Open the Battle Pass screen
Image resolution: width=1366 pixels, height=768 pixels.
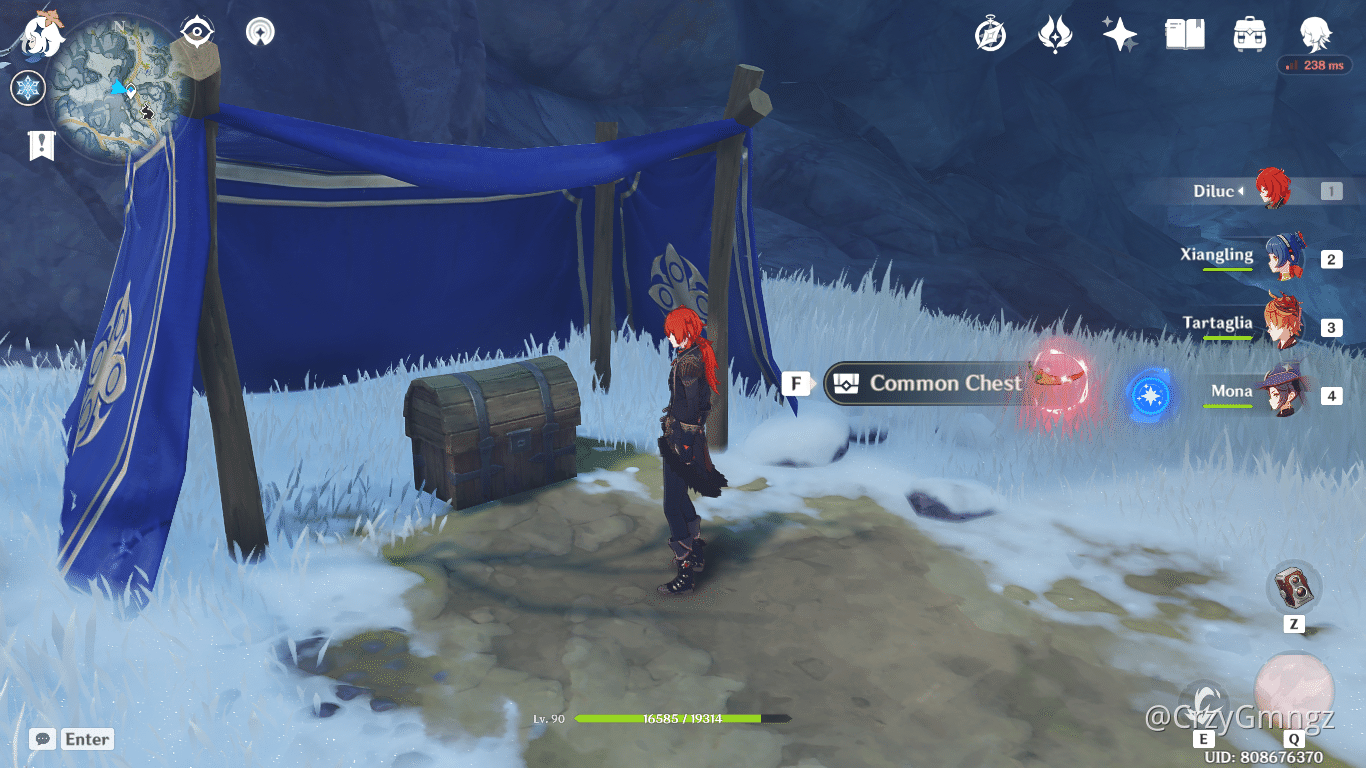tap(1055, 33)
